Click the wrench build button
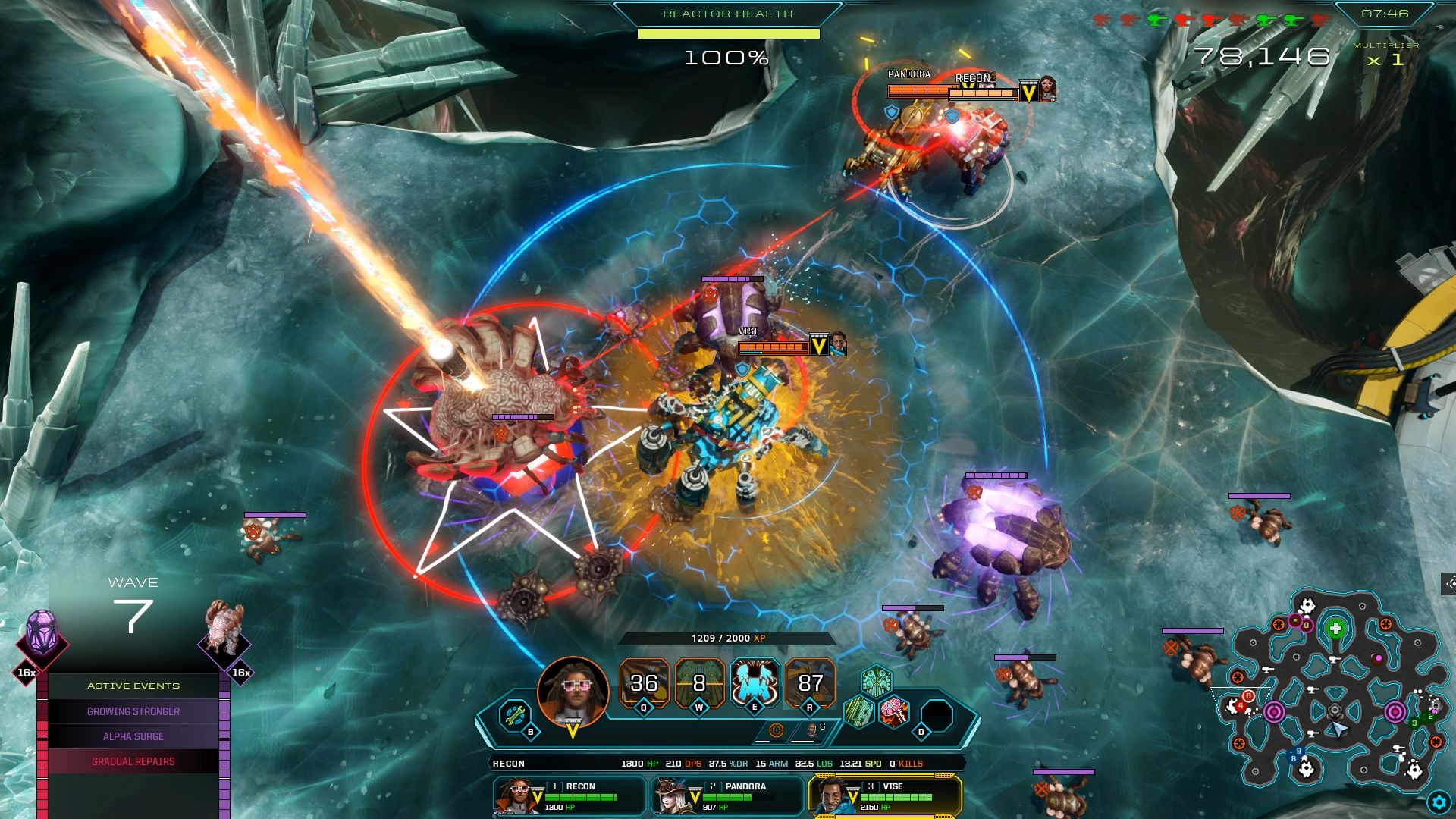The height and width of the screenshot is (819, 1456). (514, 714)
